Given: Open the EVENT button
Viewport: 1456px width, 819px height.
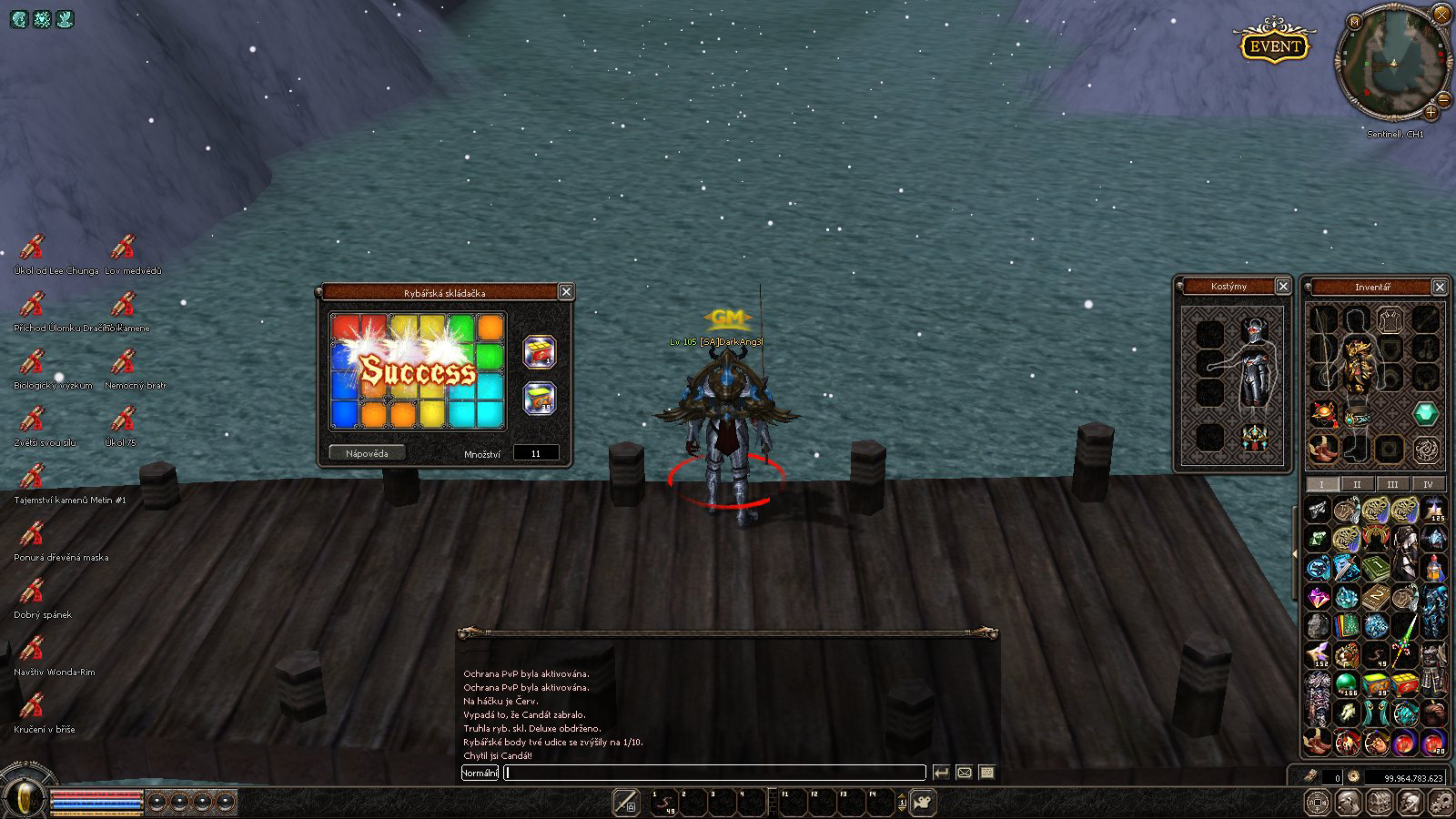Looking at the screenshot, I should (x=1274, y=46).
